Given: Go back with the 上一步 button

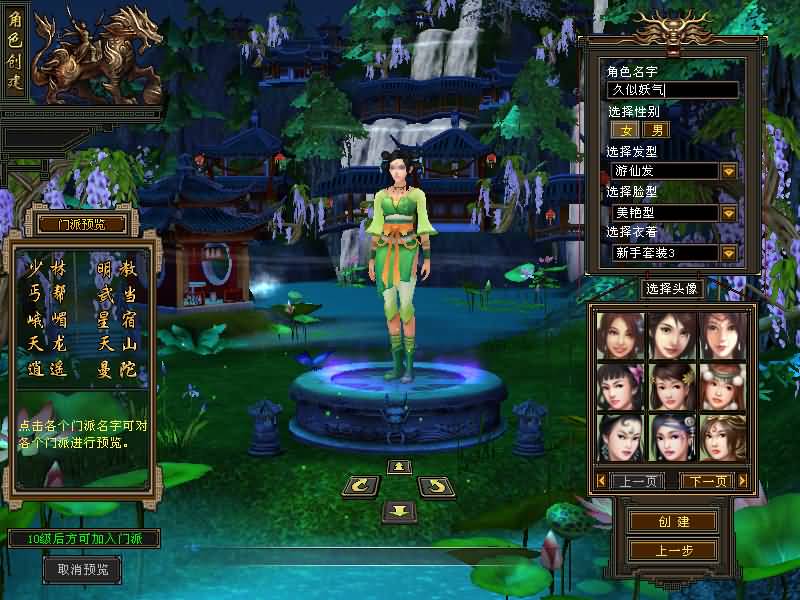Looking at the screenshot, I should click(x=673, y=550).
